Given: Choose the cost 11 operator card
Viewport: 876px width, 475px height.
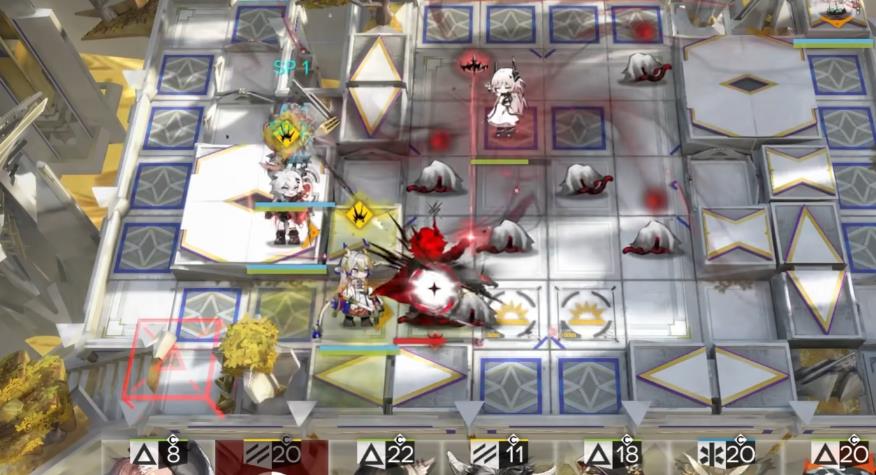Looking at the screenshot, I should click(x=498, y=457).
